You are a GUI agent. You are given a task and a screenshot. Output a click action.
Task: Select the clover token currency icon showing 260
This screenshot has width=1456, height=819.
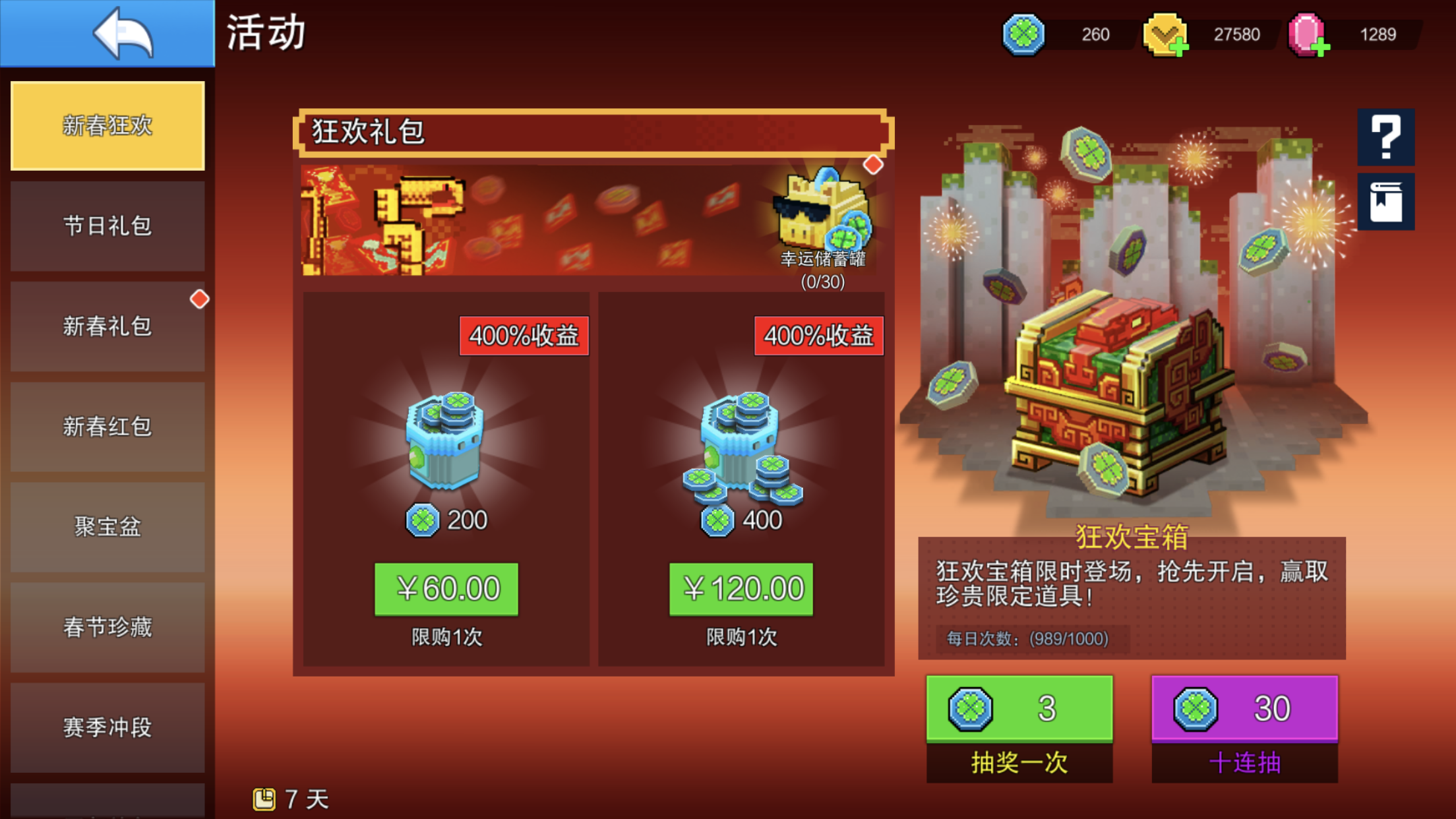[1025, 34]
